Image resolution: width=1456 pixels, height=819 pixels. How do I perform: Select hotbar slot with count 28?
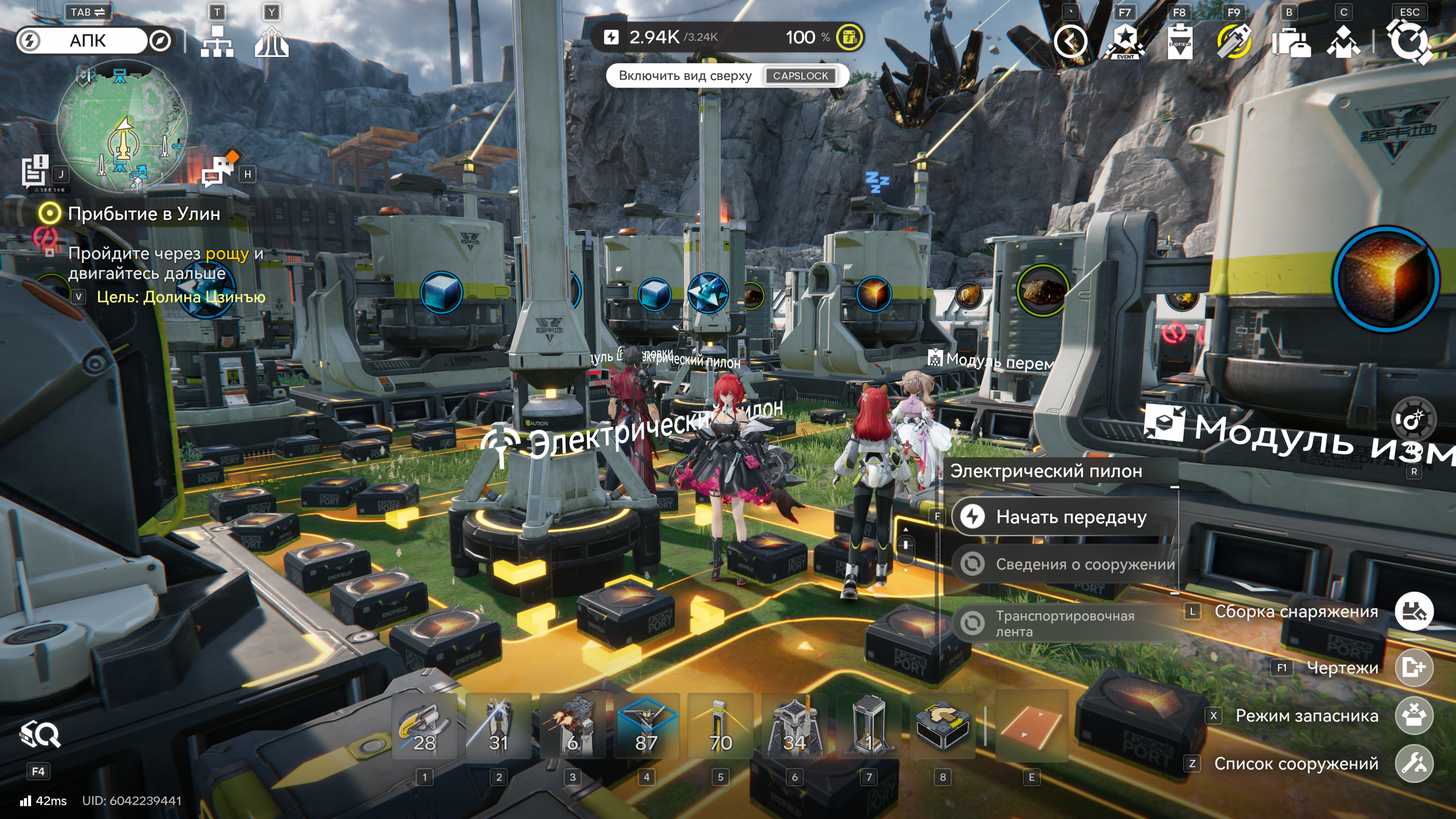(x=425, y=727)
